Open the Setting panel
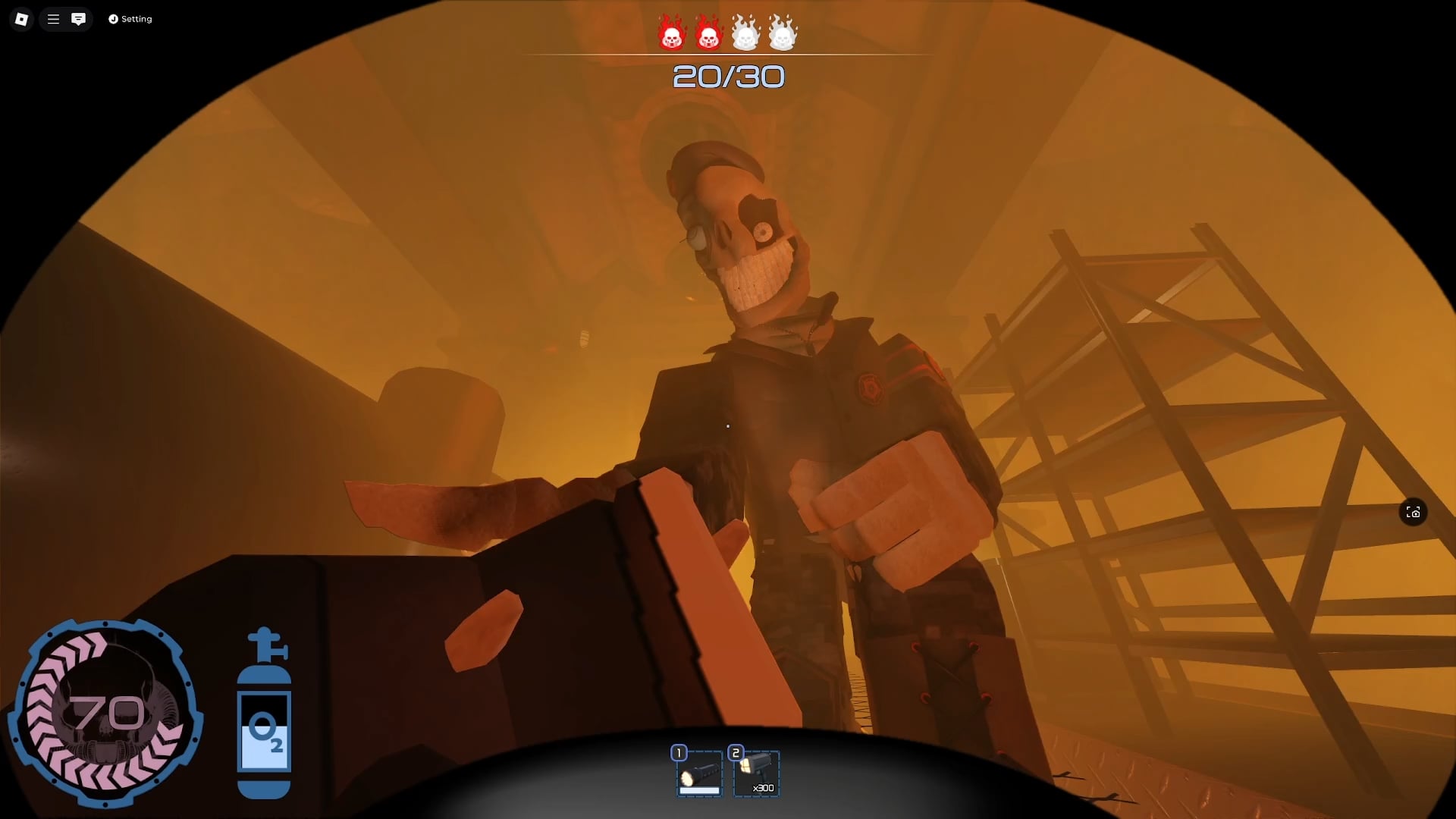1456x819 pixels. click(x=130, y=19)
